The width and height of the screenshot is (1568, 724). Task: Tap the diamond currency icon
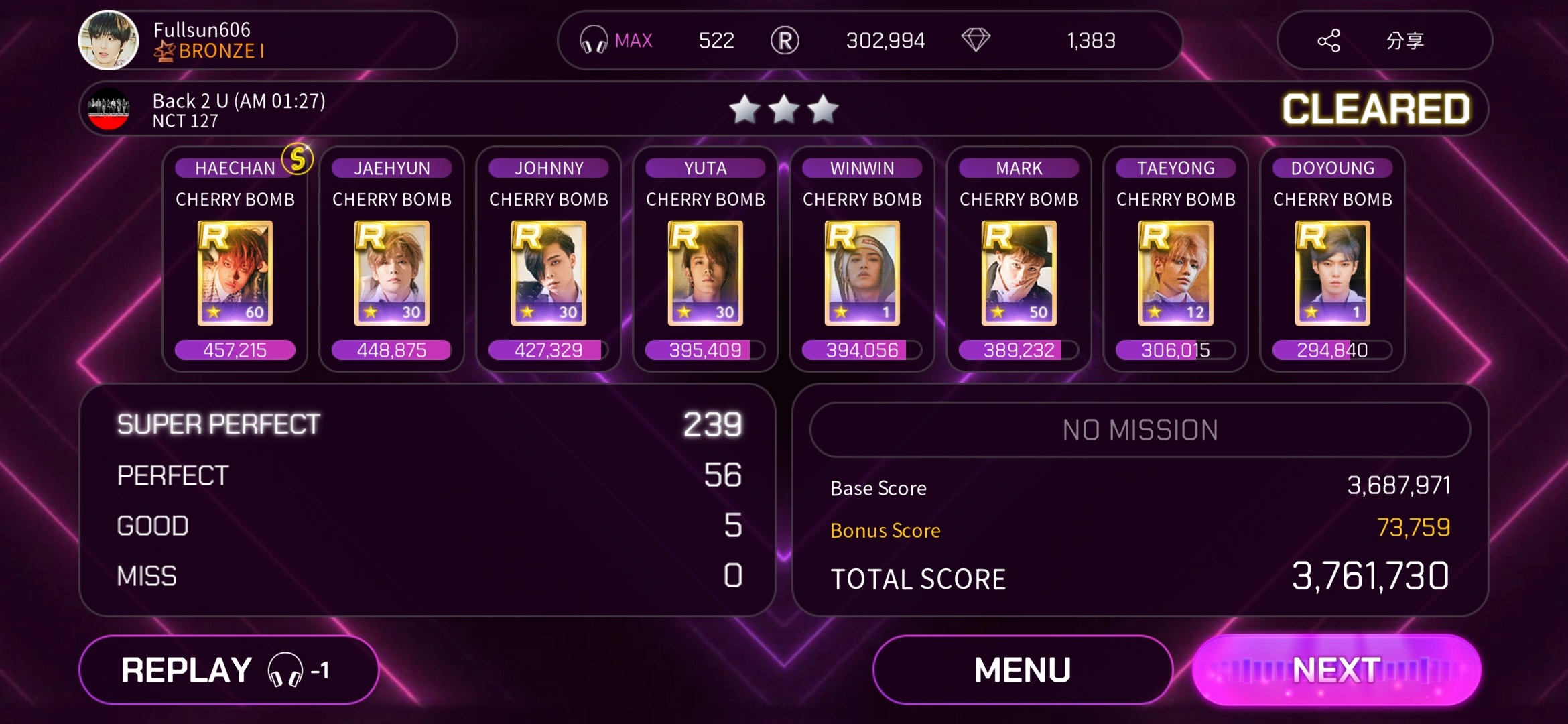(x=976, y=40)
